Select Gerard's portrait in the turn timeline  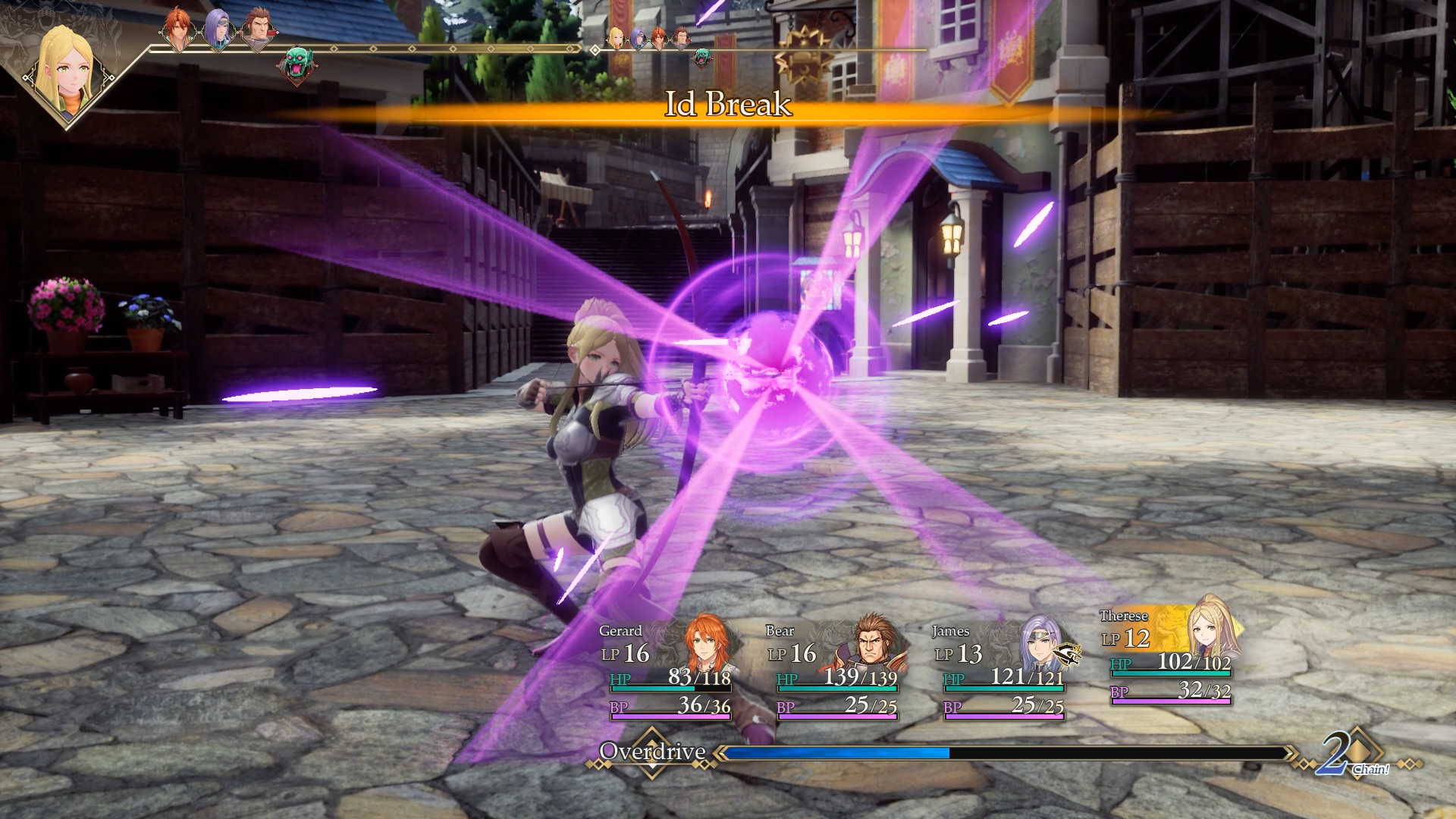coord(177,30)
